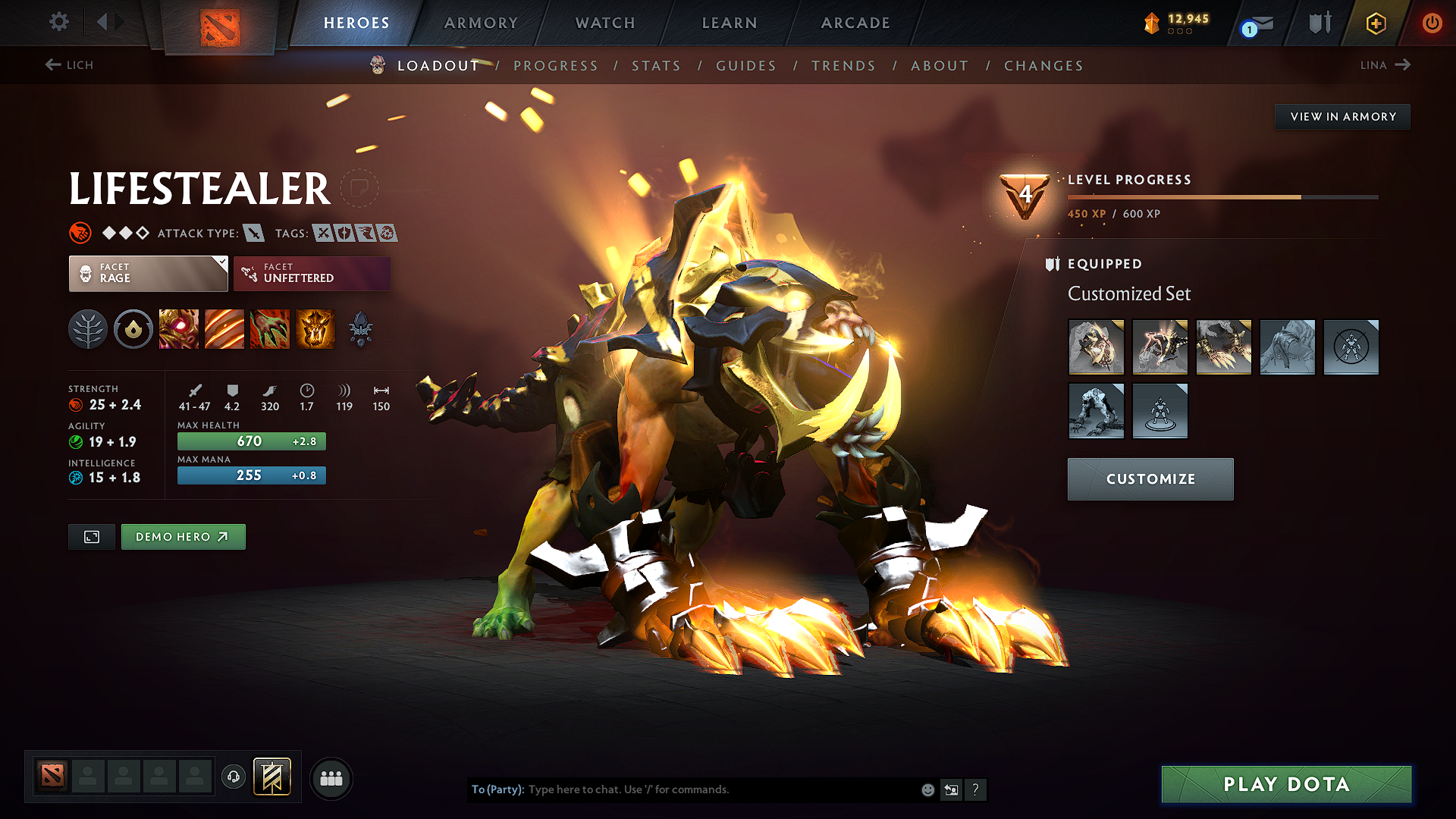Click the voice chat headset icon
This screenshot has width=1456, height=819.
tap(233, 777)
